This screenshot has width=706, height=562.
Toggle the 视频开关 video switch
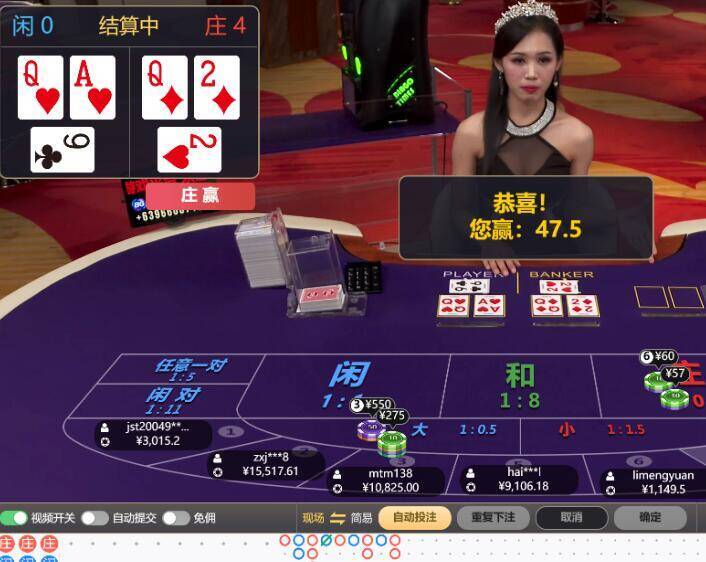tap(14, 518)
